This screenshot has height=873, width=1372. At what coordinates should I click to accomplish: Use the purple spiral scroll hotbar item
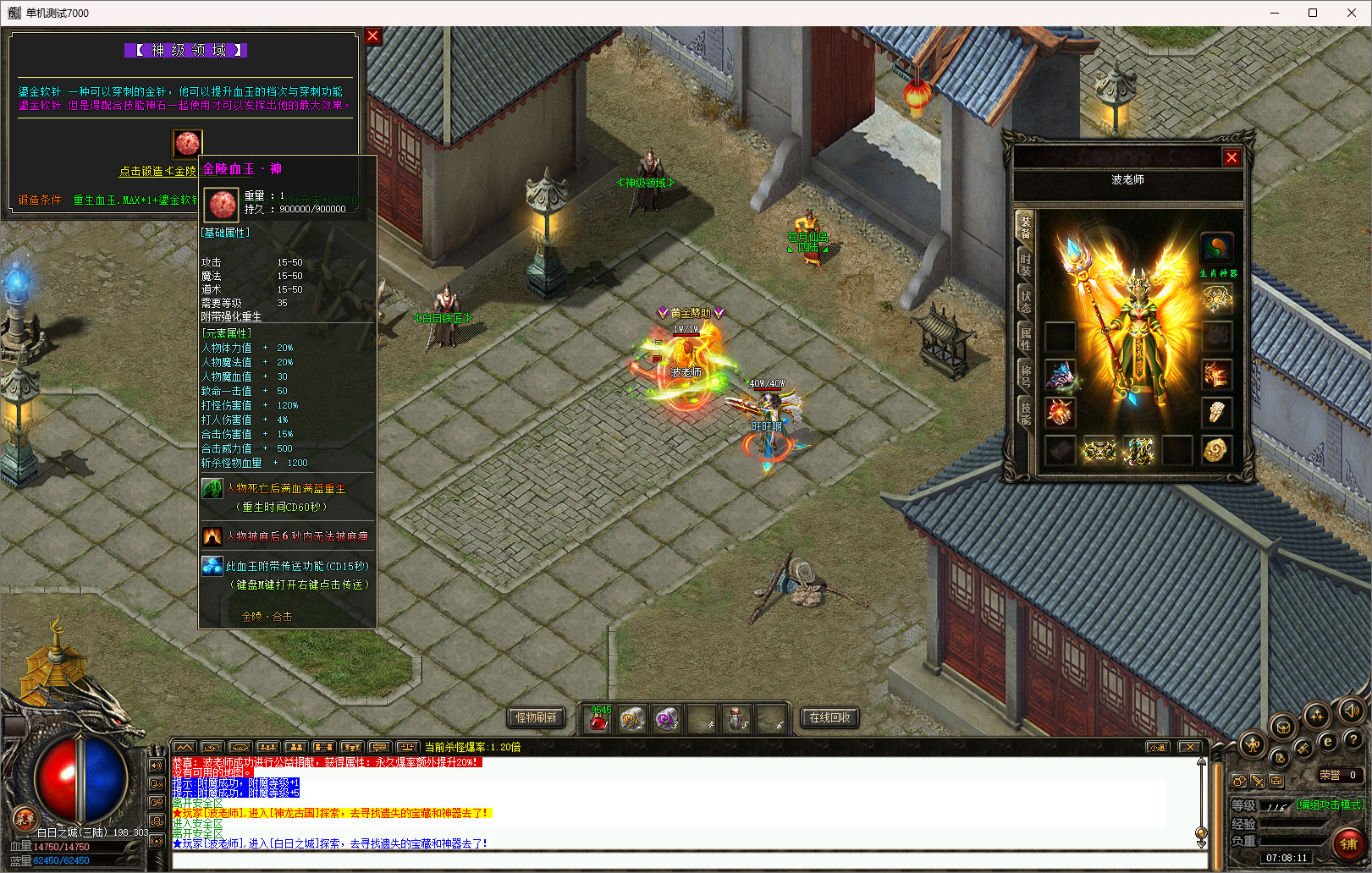[x=667, y=719]
